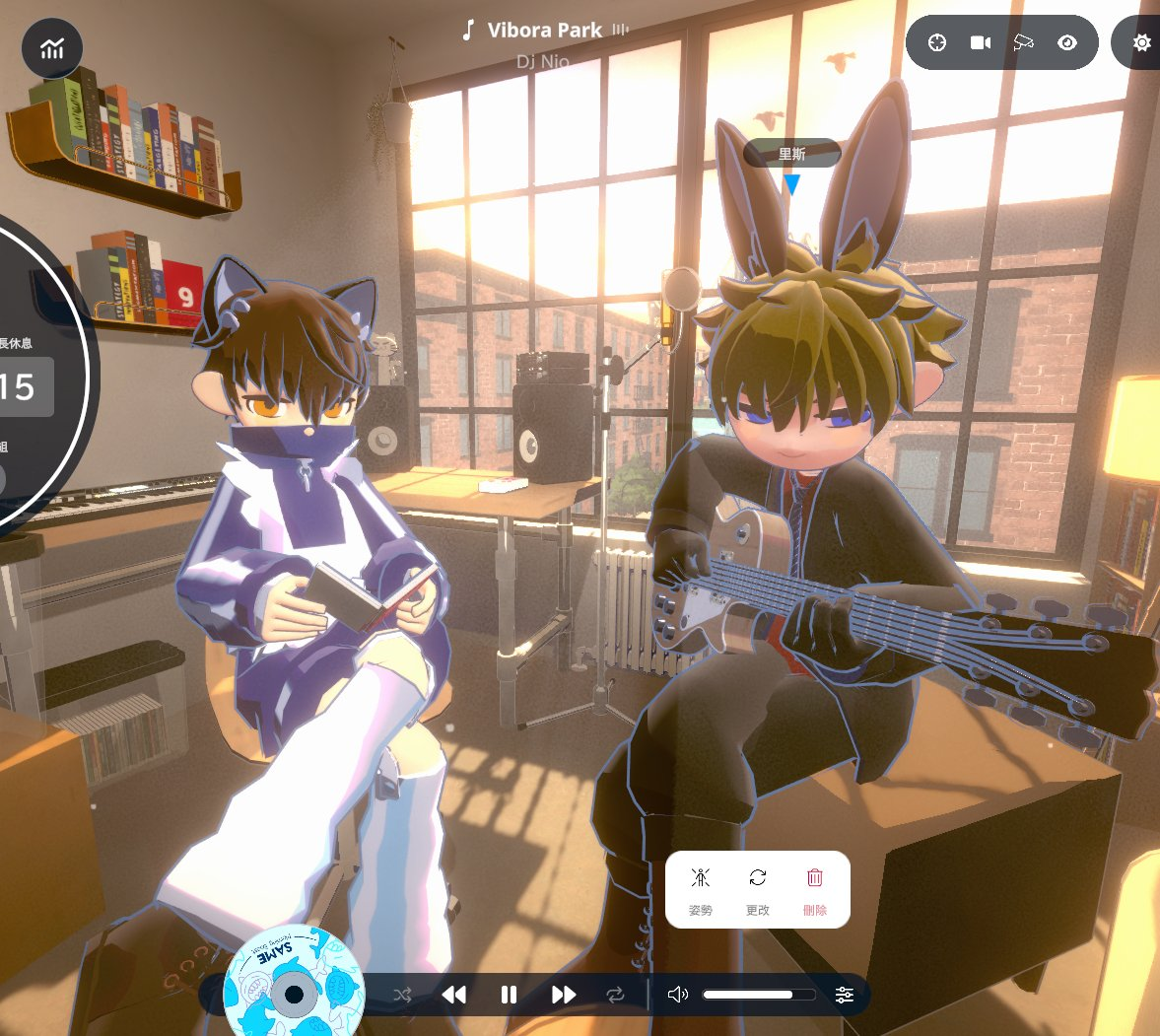Toggle the repeat loop button

point(616,995)
